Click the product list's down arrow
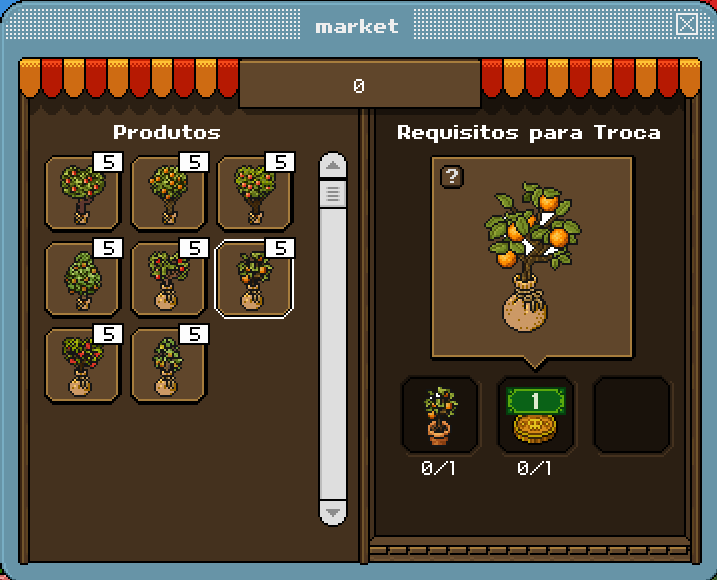 click(333, 512)
